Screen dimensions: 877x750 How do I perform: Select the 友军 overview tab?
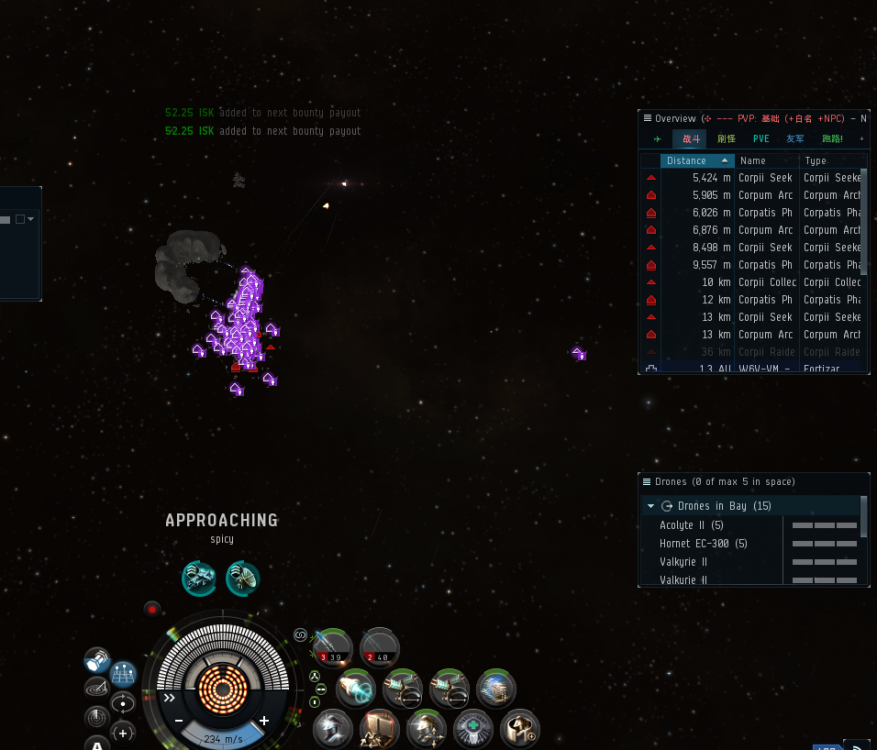tap(795, 139)
